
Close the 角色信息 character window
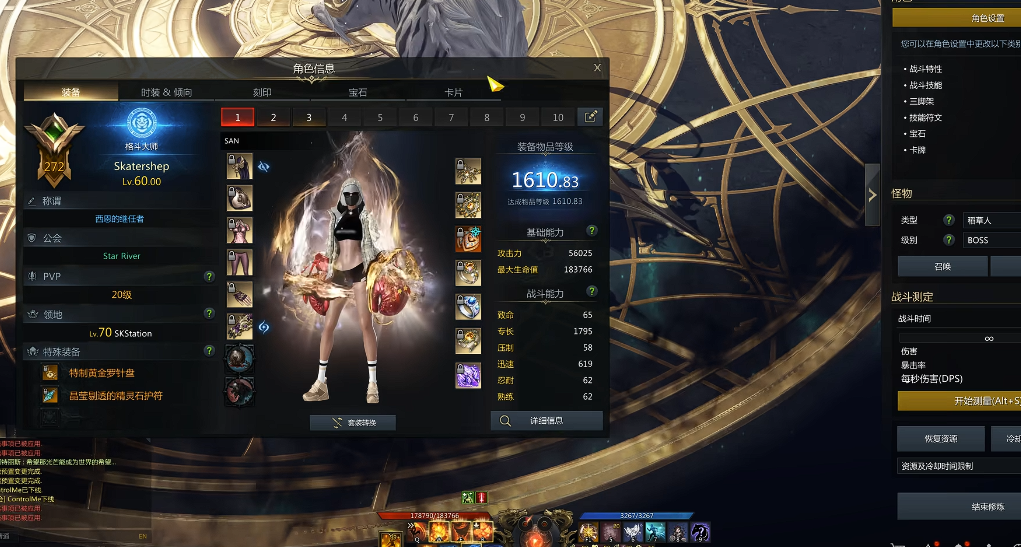(597, 68)
